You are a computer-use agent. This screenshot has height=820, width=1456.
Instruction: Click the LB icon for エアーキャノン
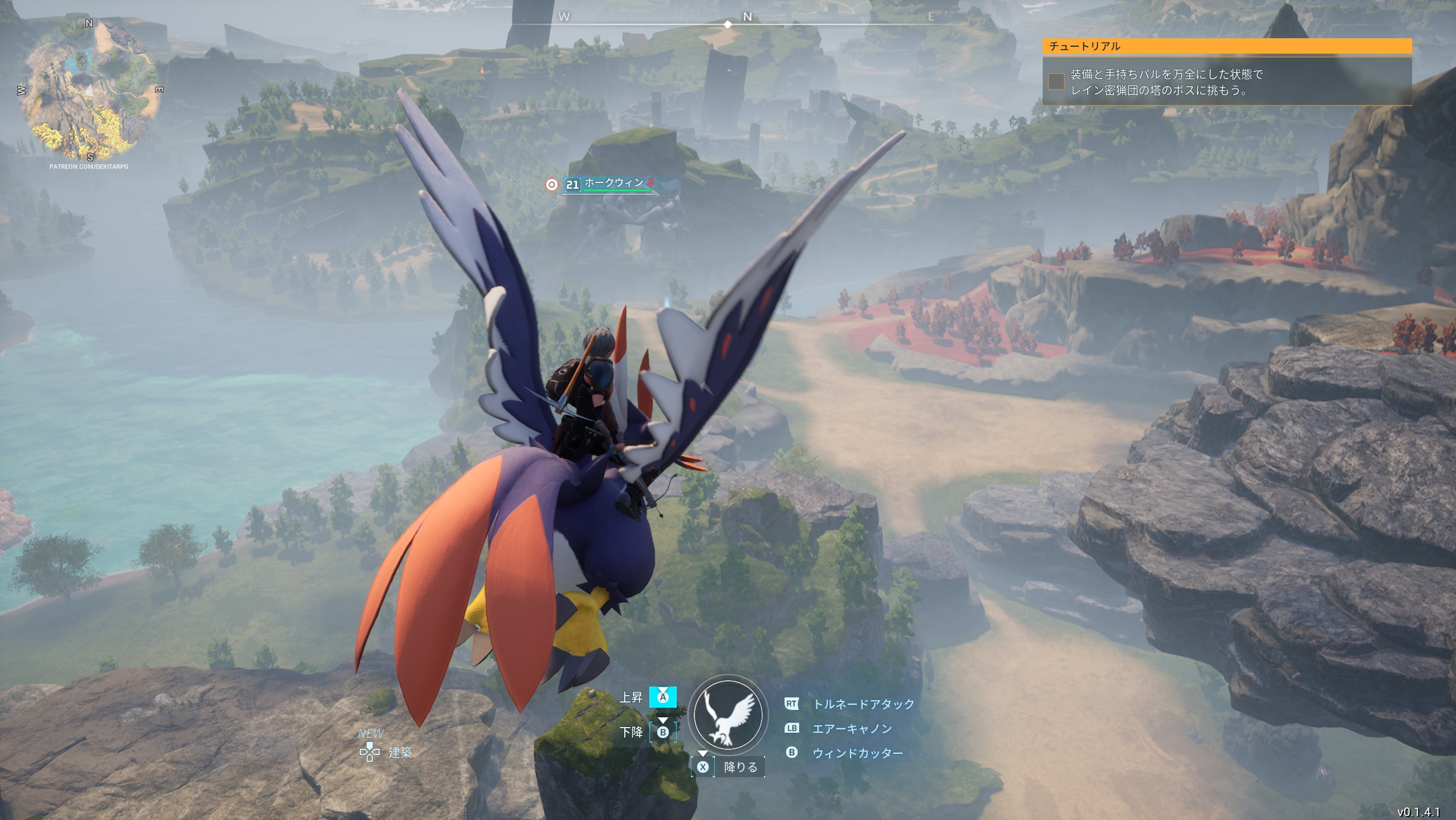point(791,729)
